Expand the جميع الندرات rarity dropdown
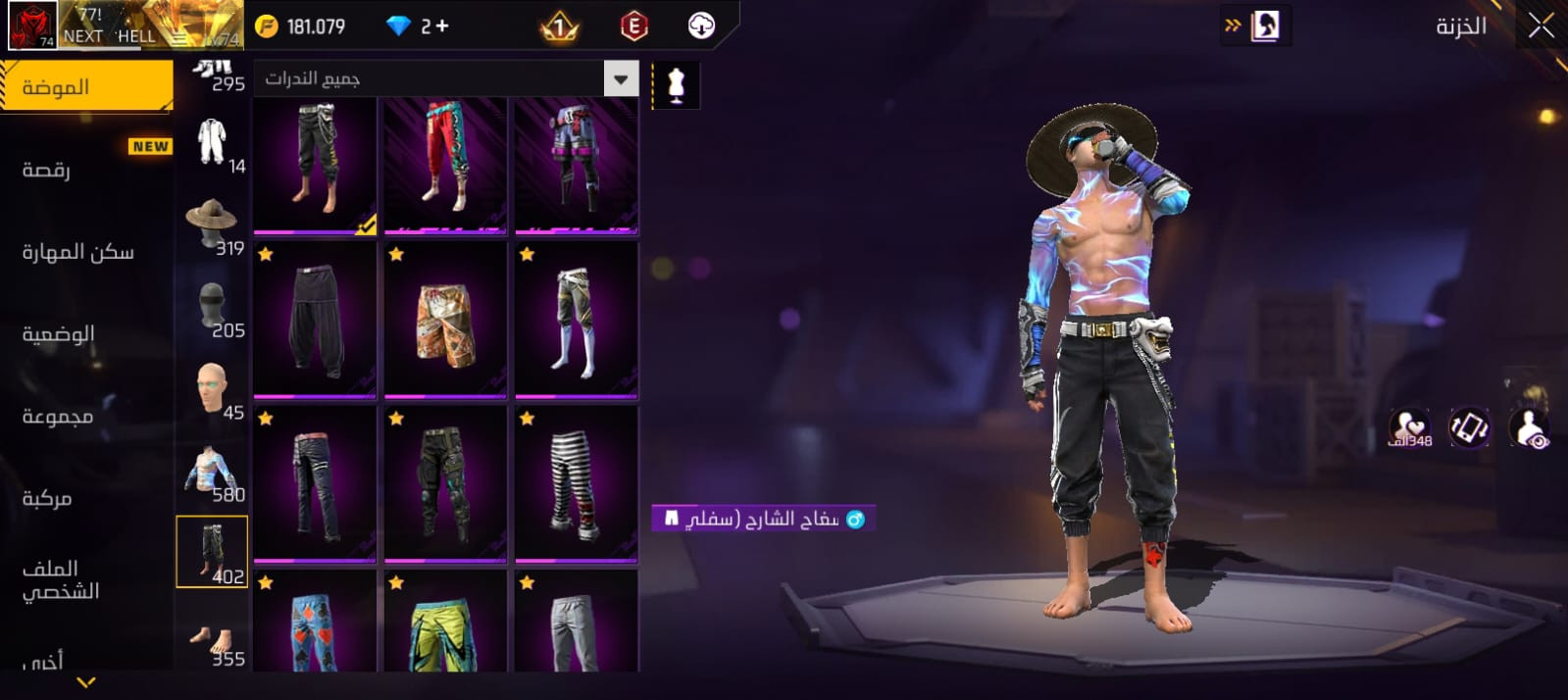The height and width of the screenshot is (700, 1568). 446,78
